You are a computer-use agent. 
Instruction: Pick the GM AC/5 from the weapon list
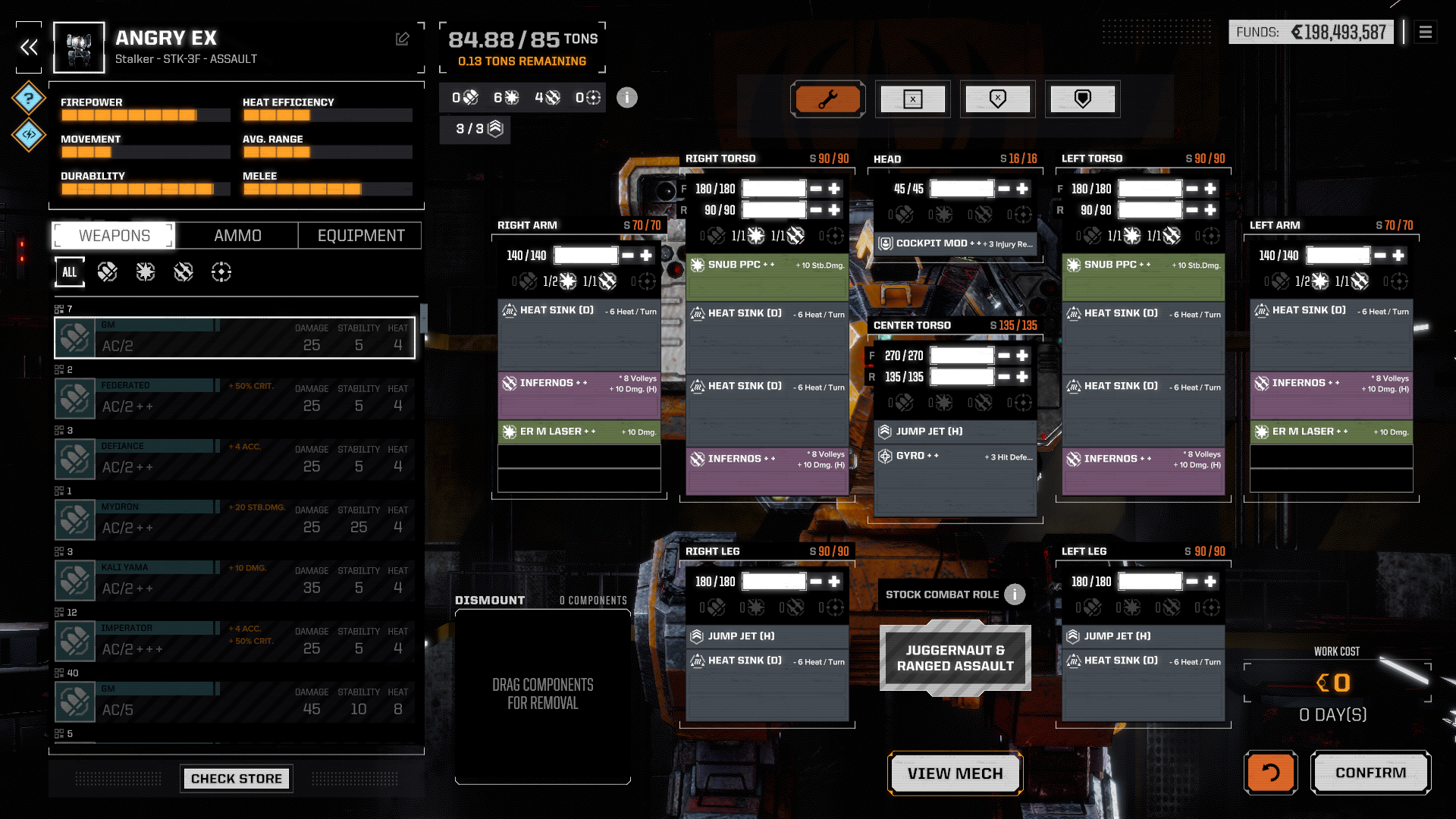[235, 701]
